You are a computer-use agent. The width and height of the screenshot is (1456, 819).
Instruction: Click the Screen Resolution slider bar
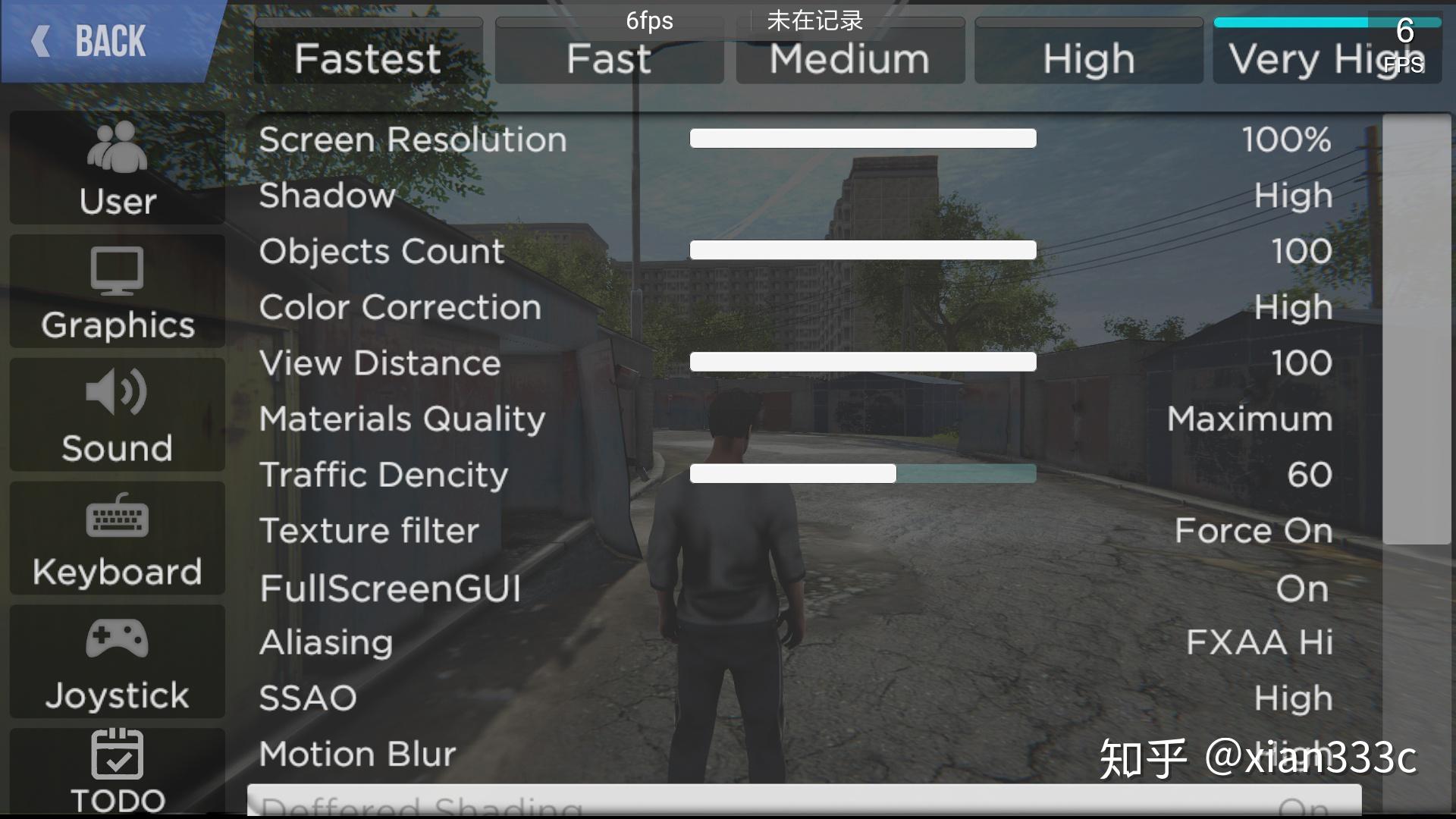[862, 138]
